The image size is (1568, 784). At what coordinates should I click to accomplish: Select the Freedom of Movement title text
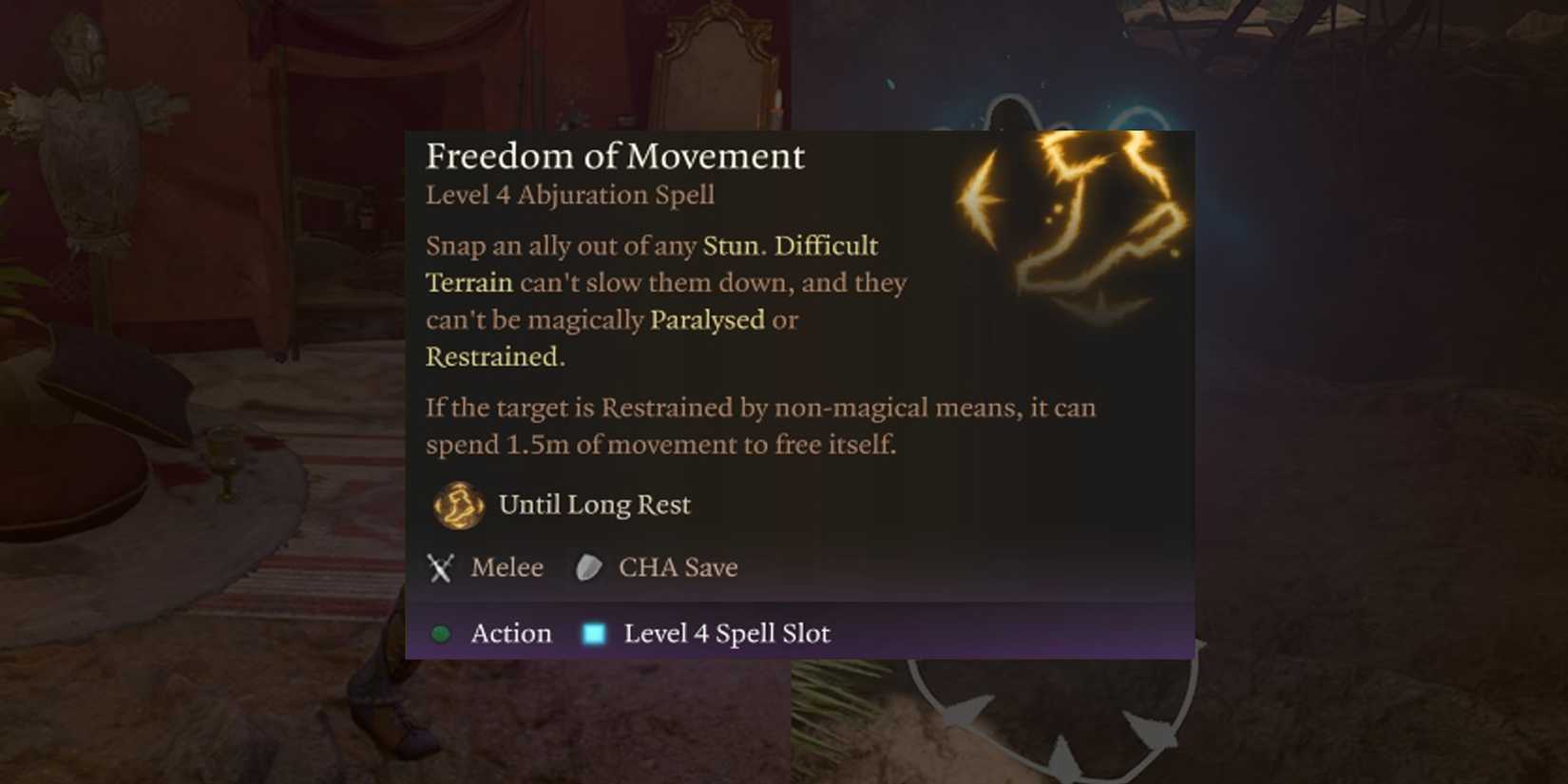pyautogui.click(x=616, y=156)
